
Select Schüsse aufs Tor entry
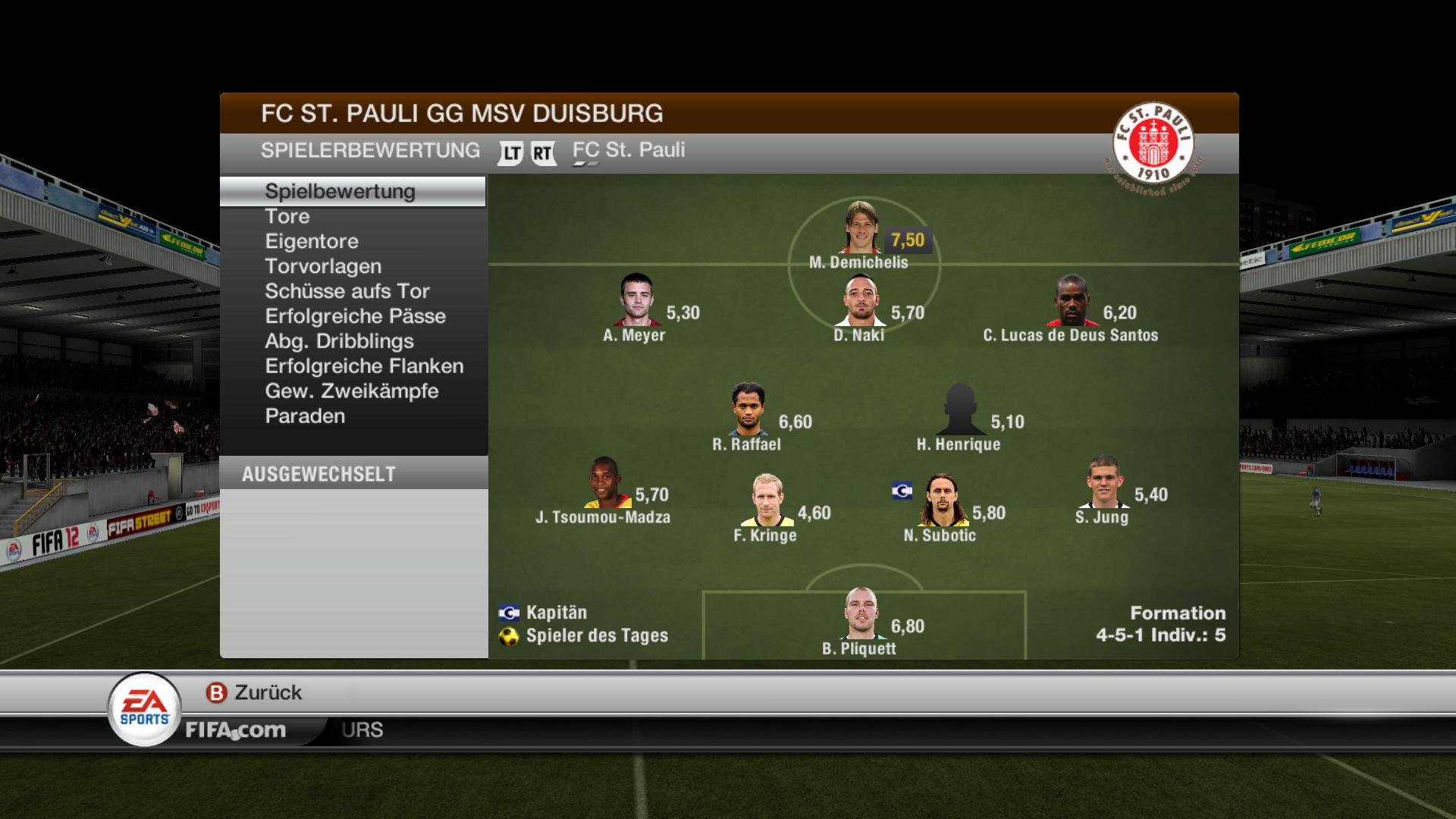347,291
